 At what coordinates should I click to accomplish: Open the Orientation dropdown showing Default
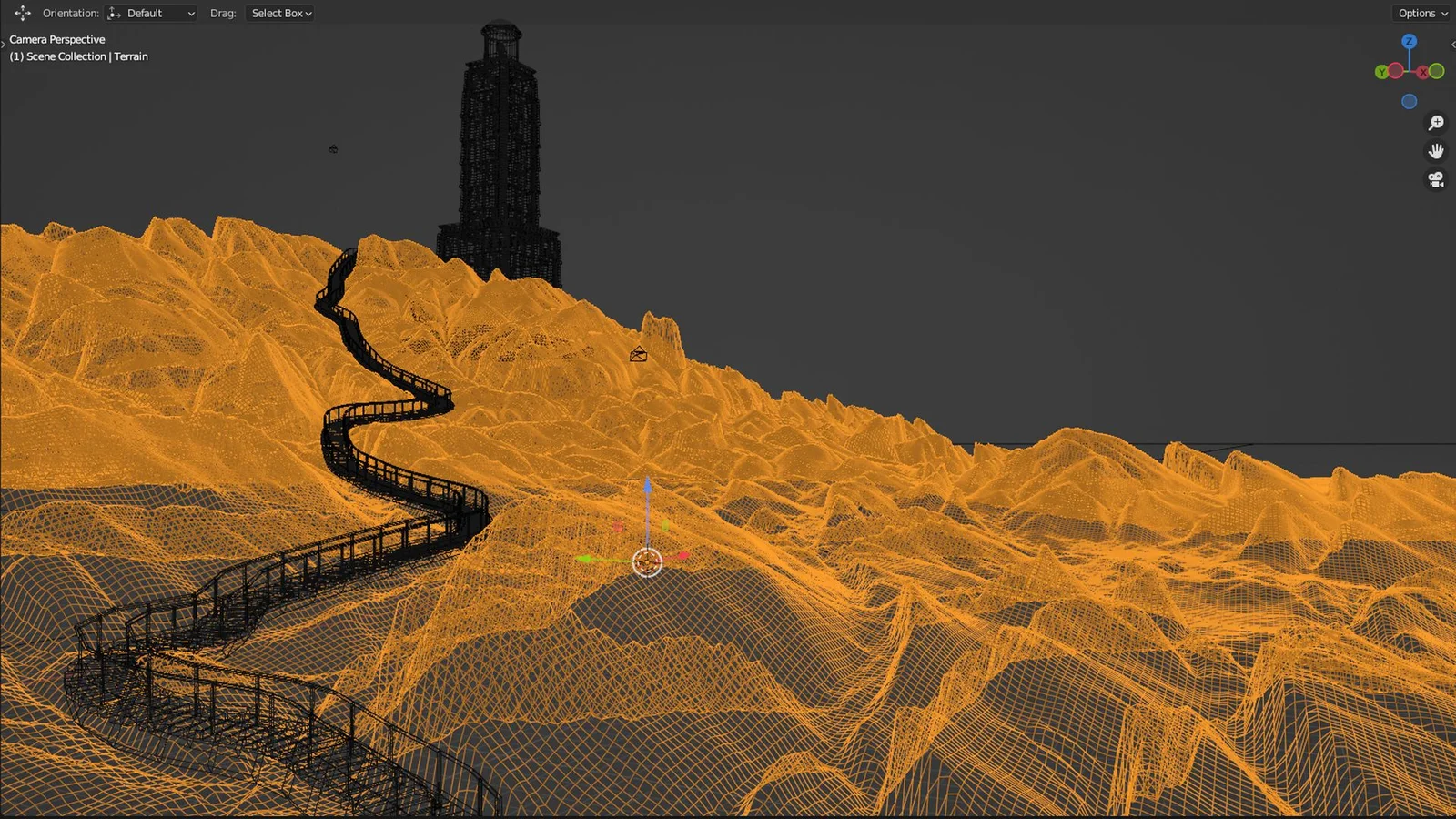coord(151,13)
